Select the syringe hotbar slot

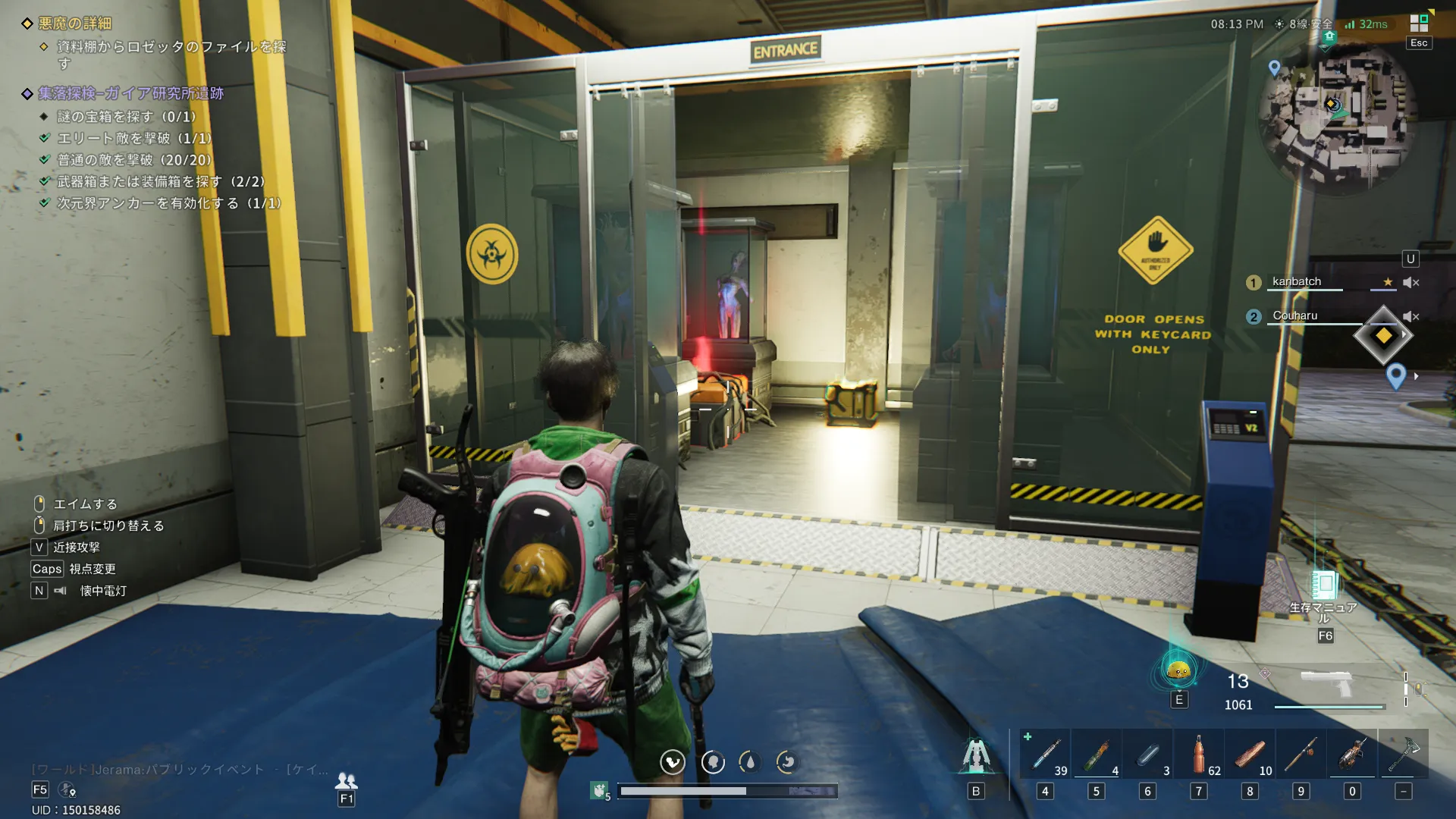(x=1045, y=755)
